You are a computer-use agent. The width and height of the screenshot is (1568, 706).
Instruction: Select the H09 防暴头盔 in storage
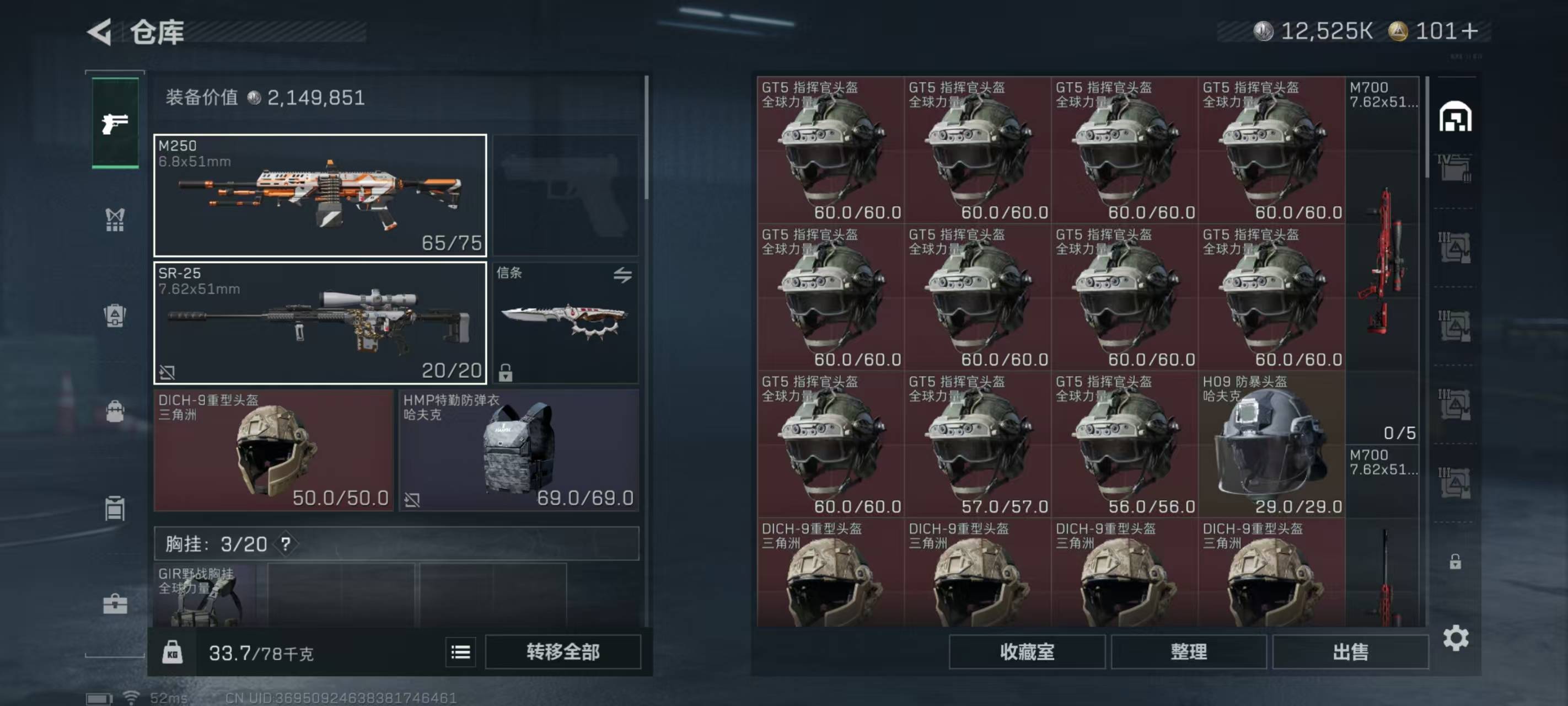[1271, 445]
